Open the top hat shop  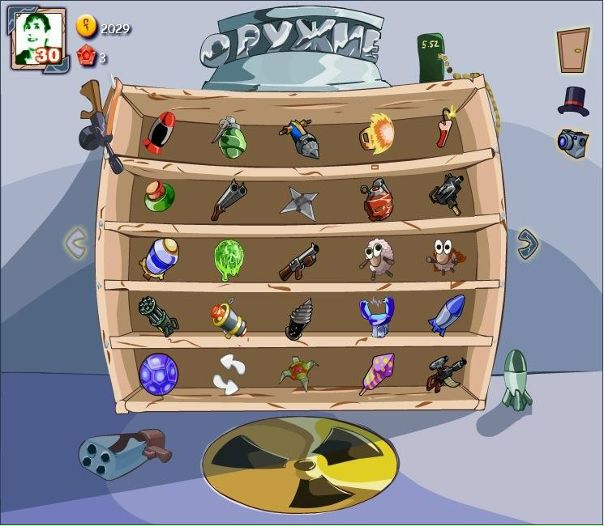pyautogui.click(x=573, y=100)
